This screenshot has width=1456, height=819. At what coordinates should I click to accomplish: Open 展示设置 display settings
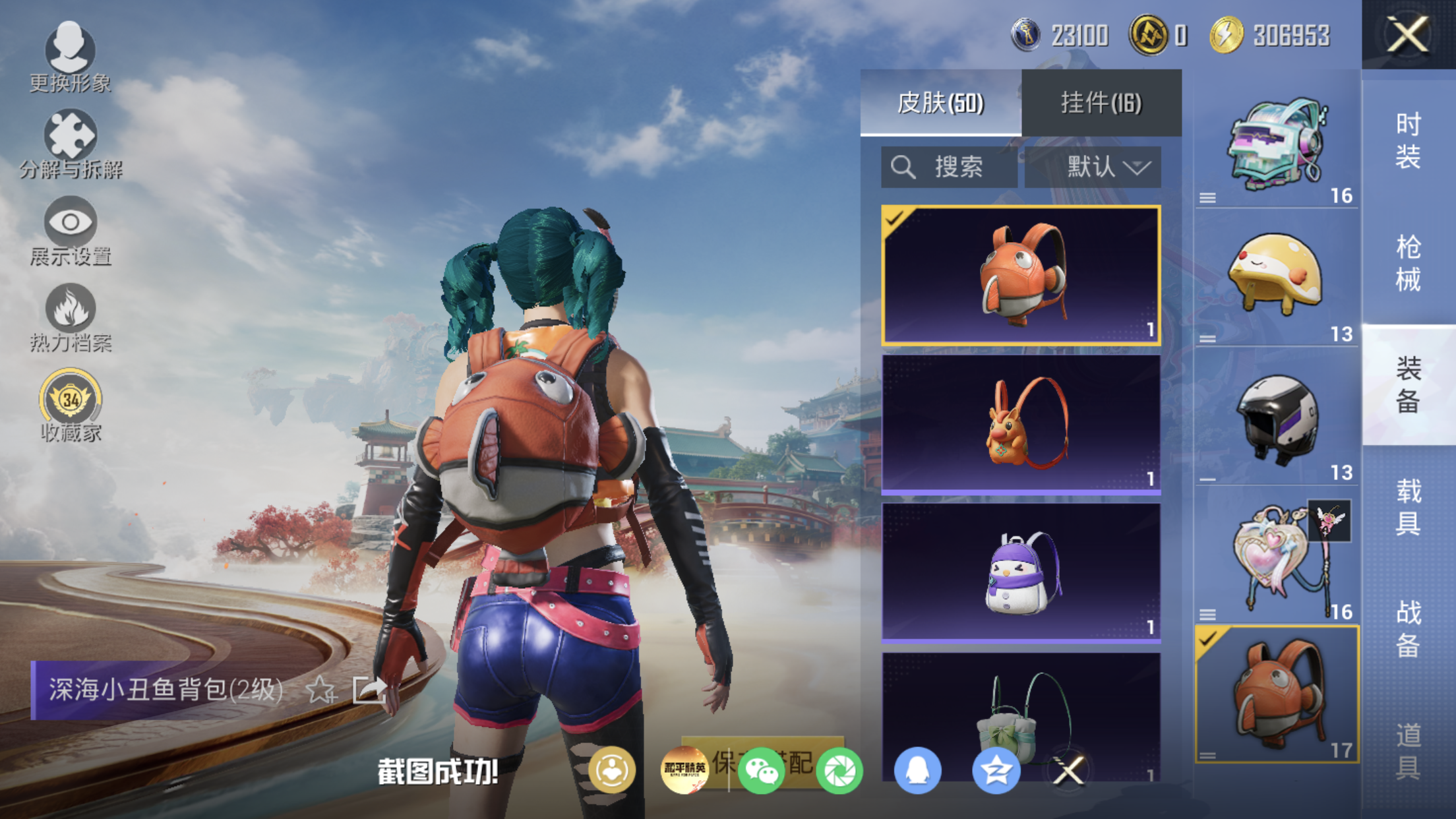pyautogui.click(x=70, y=231)
